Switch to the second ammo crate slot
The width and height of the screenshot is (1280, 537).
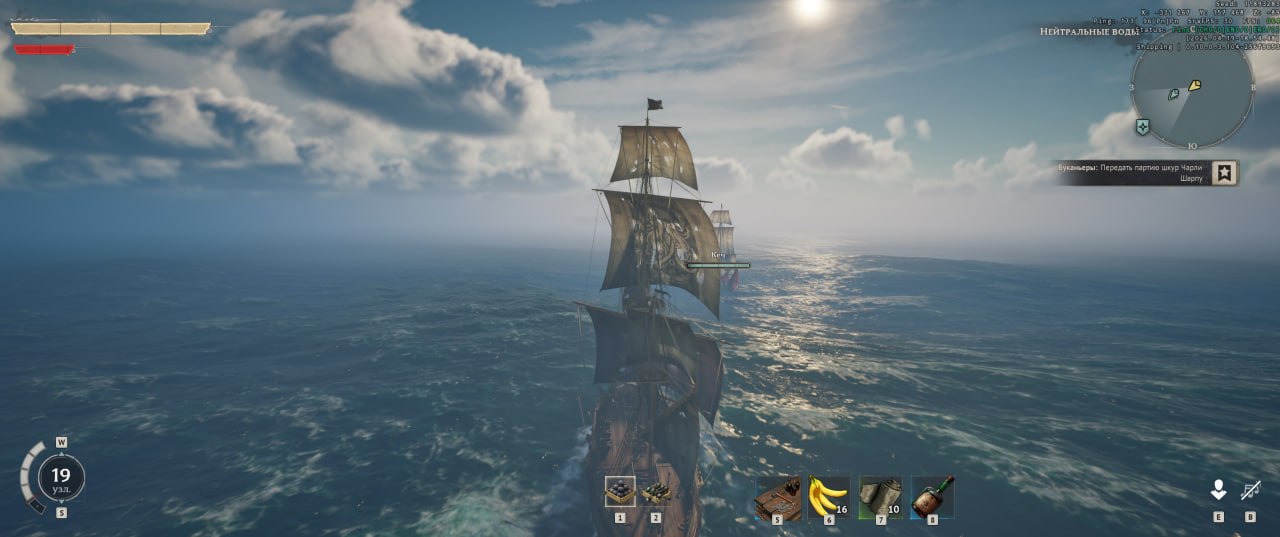[656, 491]
